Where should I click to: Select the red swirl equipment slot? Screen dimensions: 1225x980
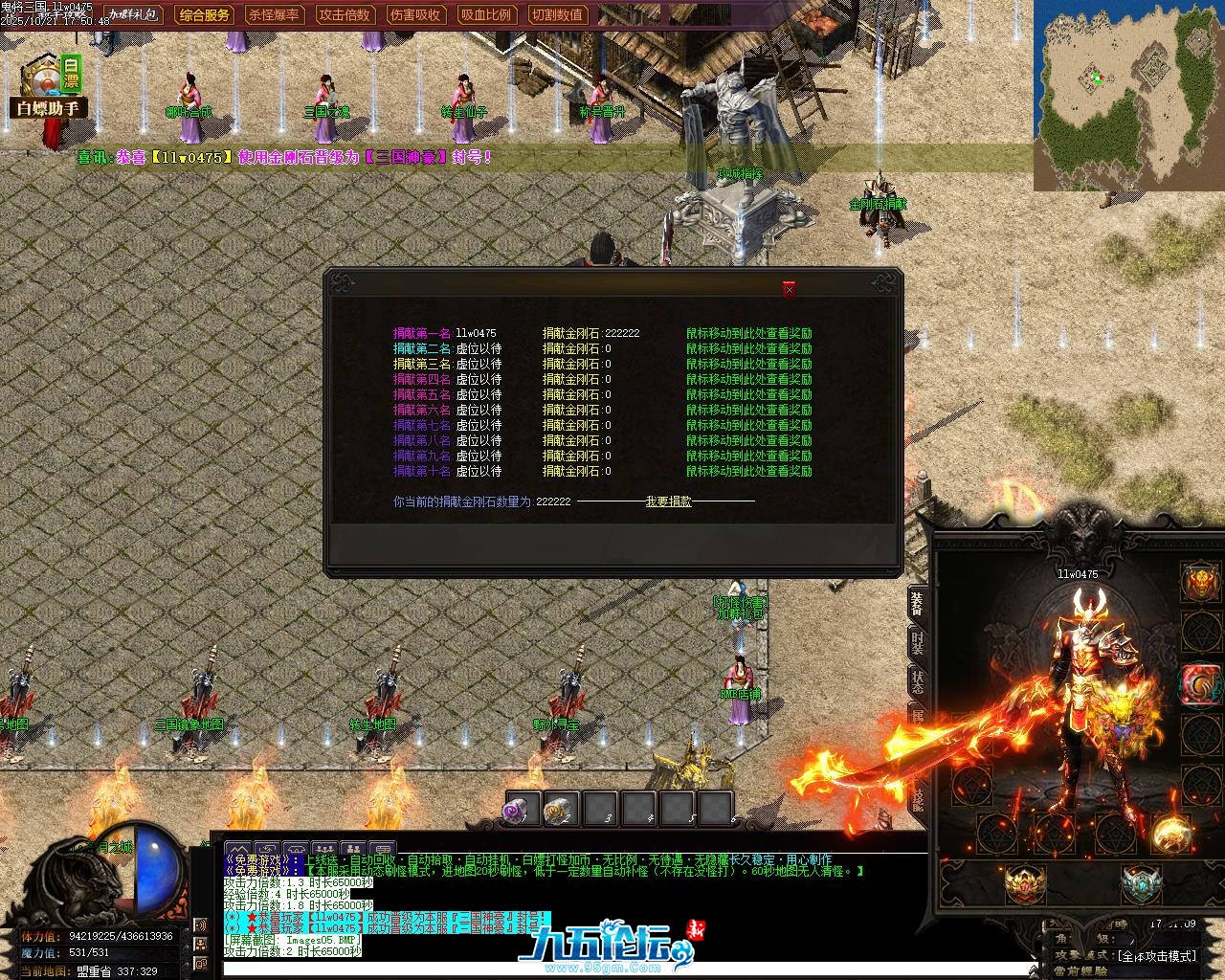pyautogui.click(x=1198, y=684)
